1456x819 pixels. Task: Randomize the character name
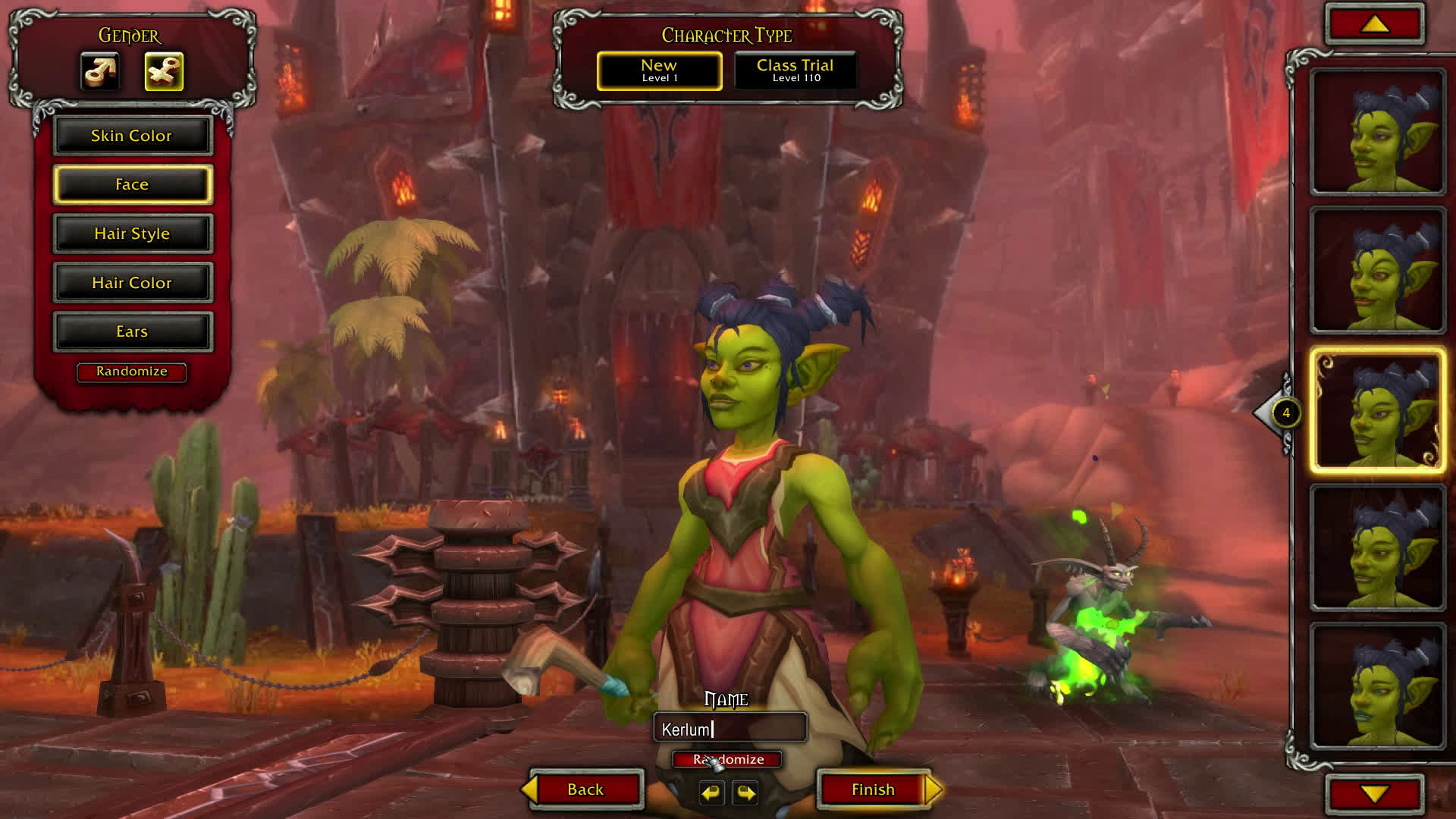(728, 759)
